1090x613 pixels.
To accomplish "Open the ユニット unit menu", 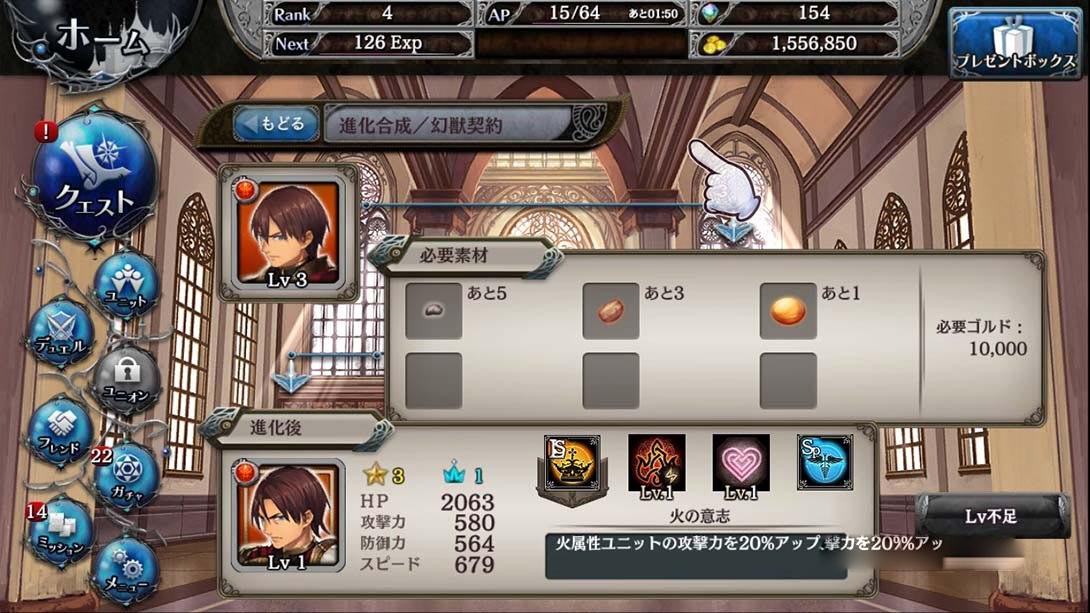I will click(x=126, y=284).
